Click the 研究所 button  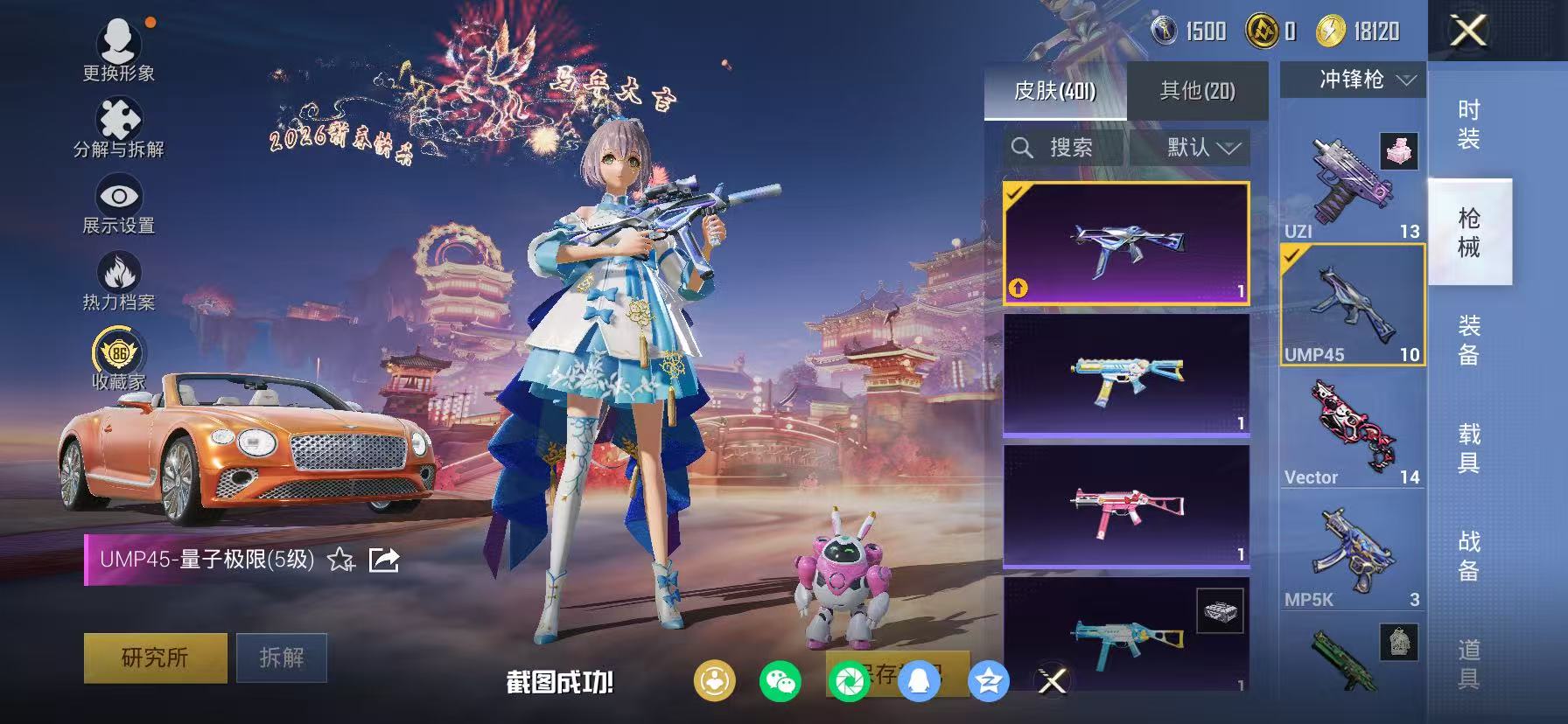coord(154,658)
